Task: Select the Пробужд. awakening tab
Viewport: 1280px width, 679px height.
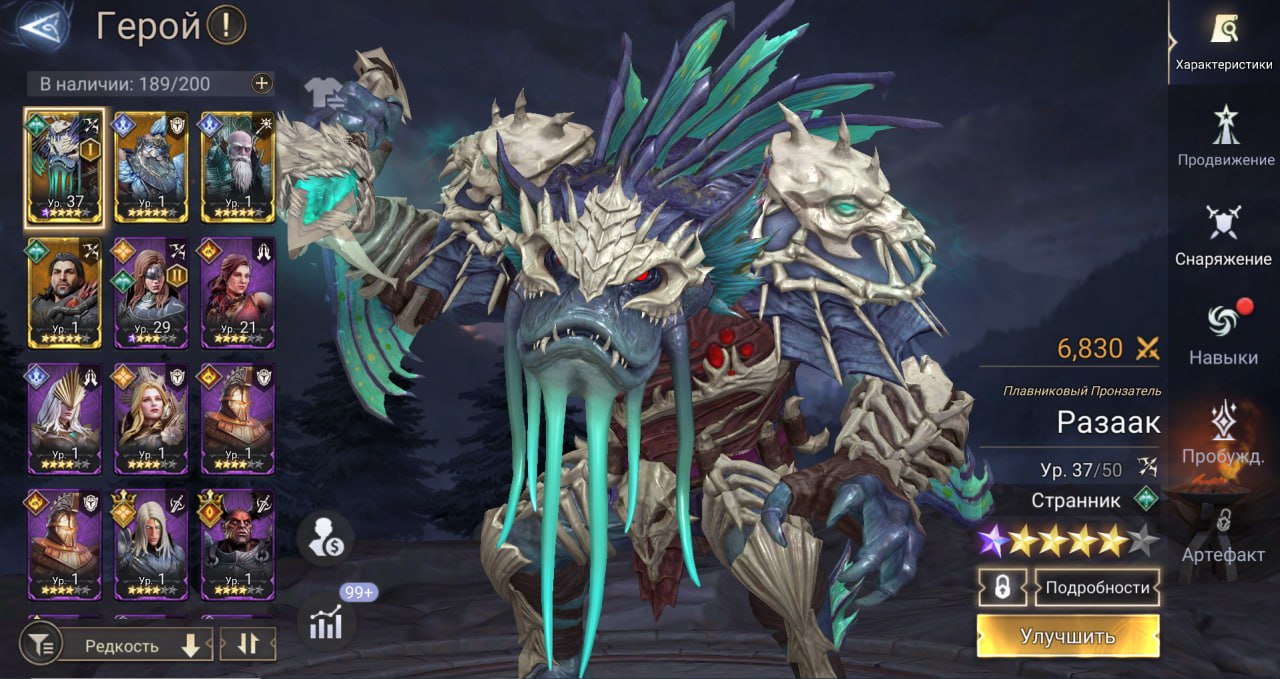Action: [1223, 432]
